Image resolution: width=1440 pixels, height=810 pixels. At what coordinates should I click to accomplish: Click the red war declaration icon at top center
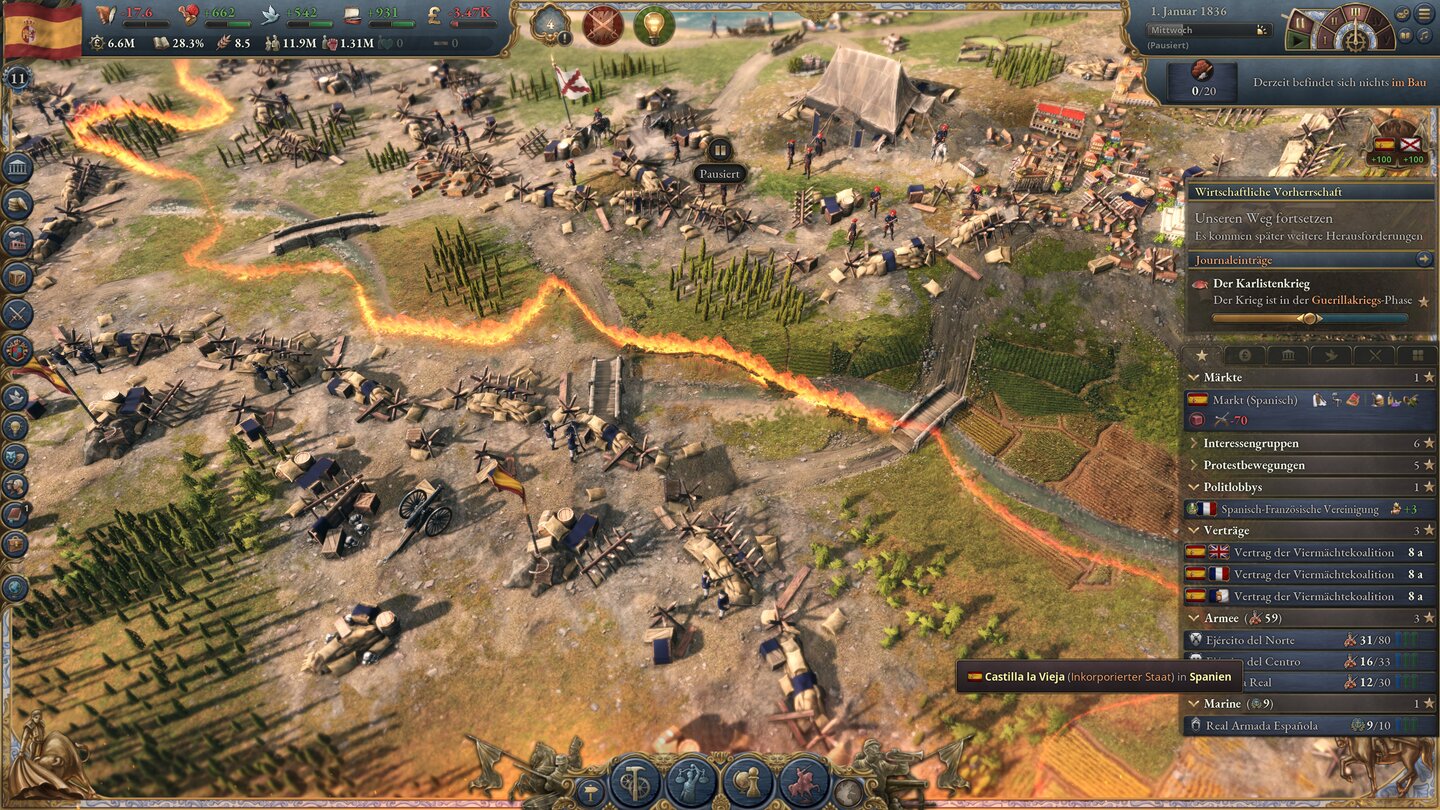(x=600, y=27)
